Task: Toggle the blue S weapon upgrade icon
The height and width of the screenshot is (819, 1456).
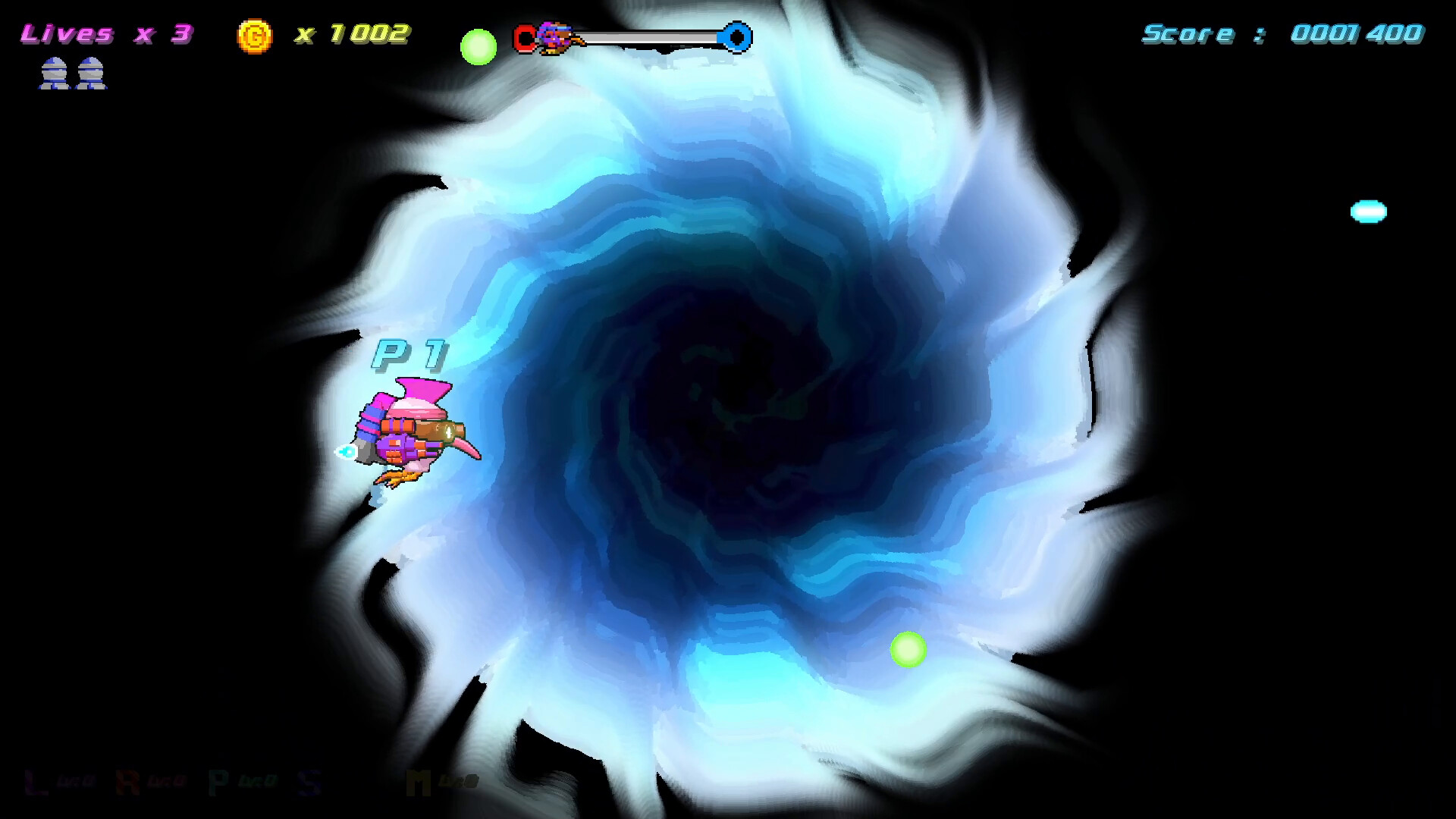Action: (308, 783)
